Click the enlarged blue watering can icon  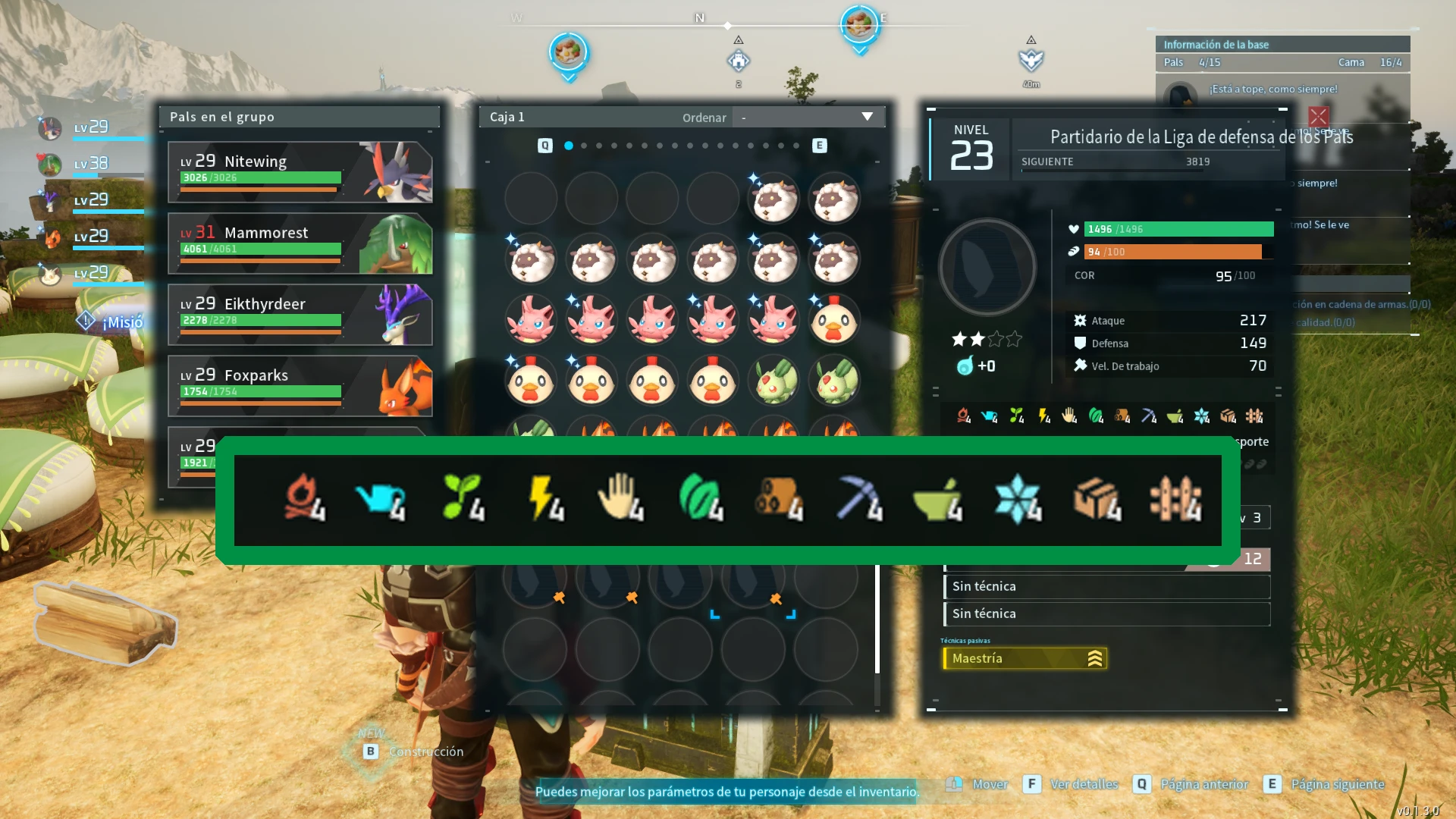pyautogui.click(x=380, y=499)
